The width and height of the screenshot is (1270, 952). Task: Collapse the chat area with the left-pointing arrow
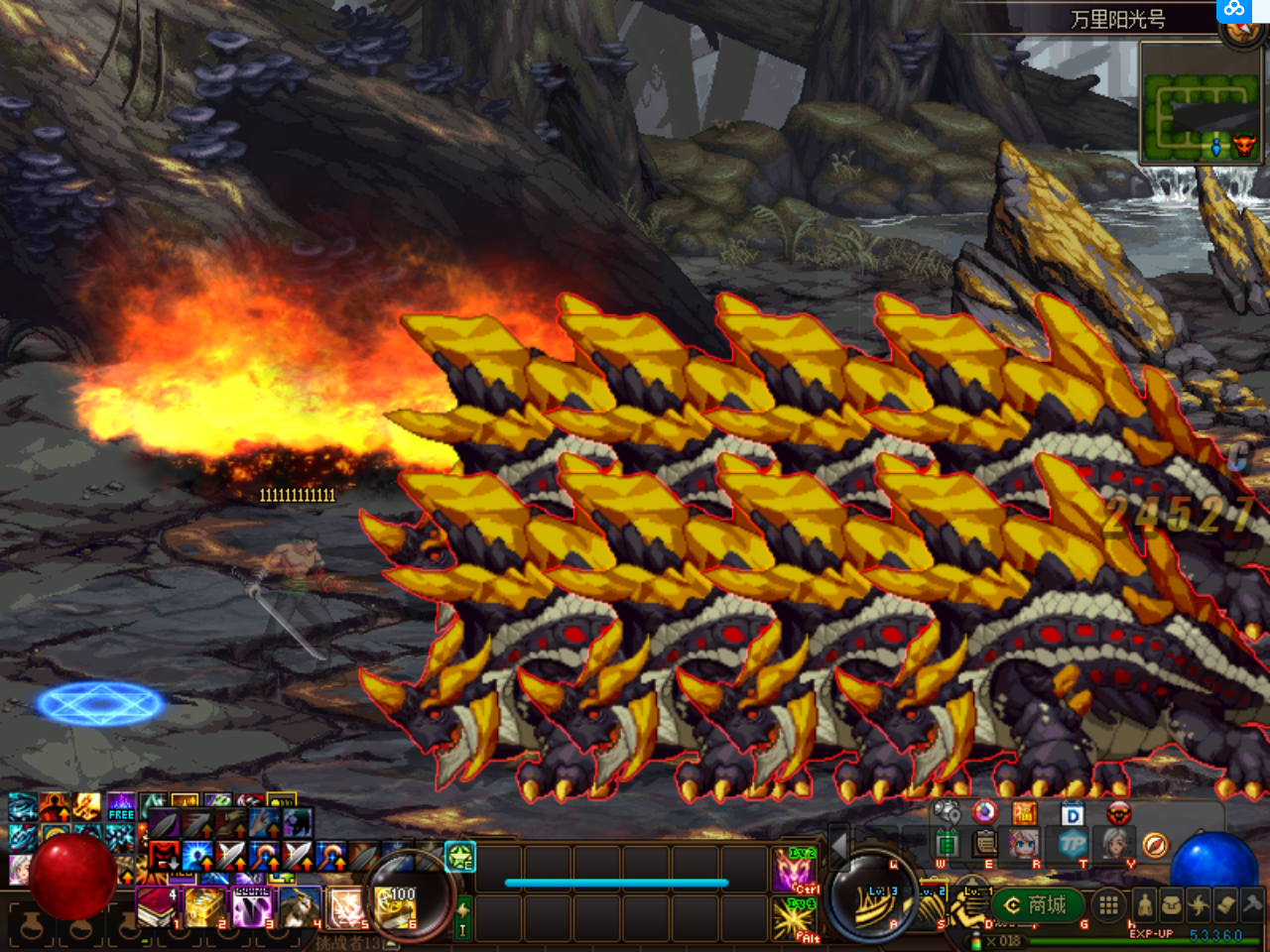tap(838, 849)
